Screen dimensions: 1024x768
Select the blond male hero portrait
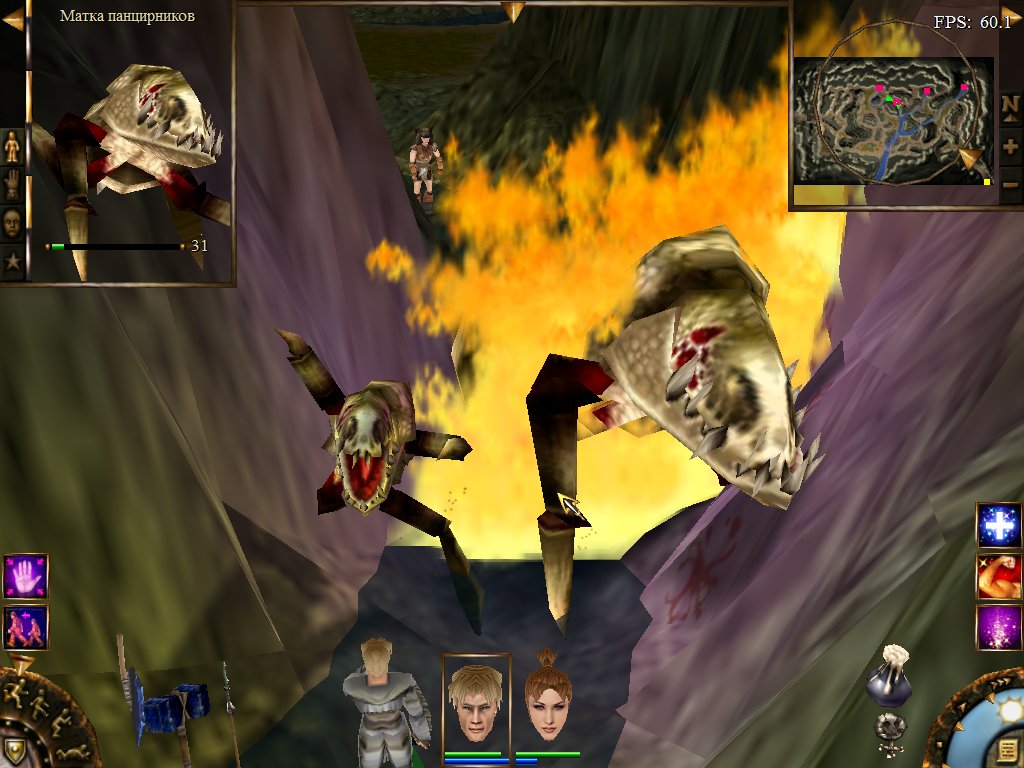[476, 700]
